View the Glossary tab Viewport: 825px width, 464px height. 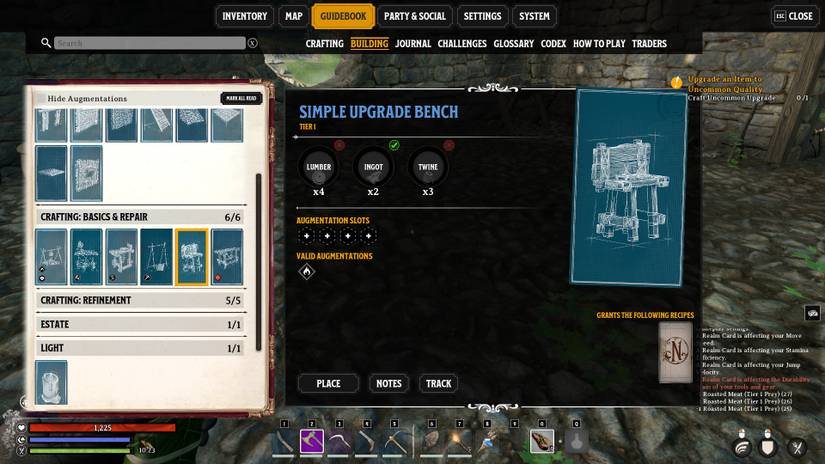(x=513, y=44)
